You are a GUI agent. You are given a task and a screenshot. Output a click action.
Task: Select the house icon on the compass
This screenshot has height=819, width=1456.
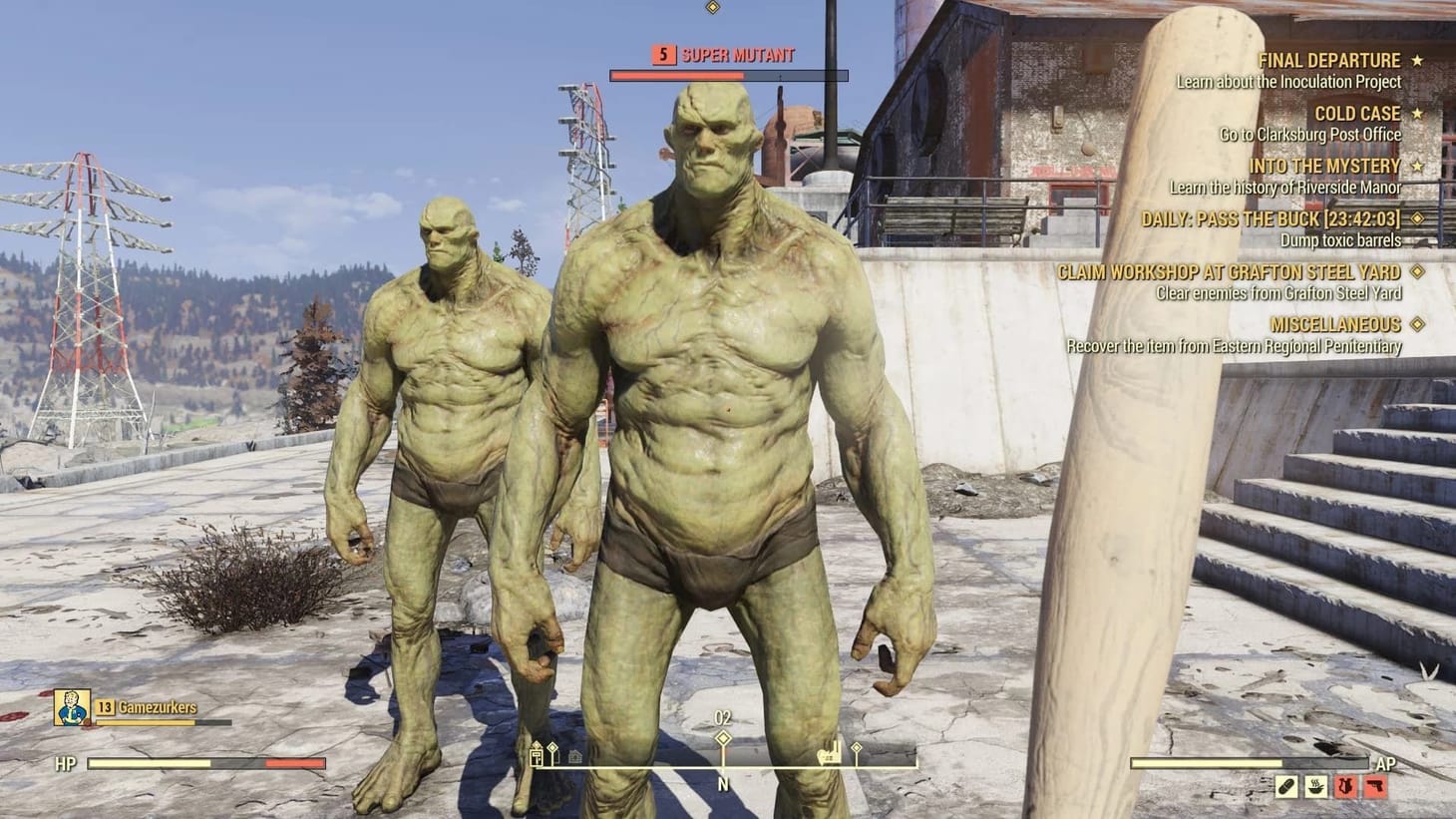click(574, 756)
